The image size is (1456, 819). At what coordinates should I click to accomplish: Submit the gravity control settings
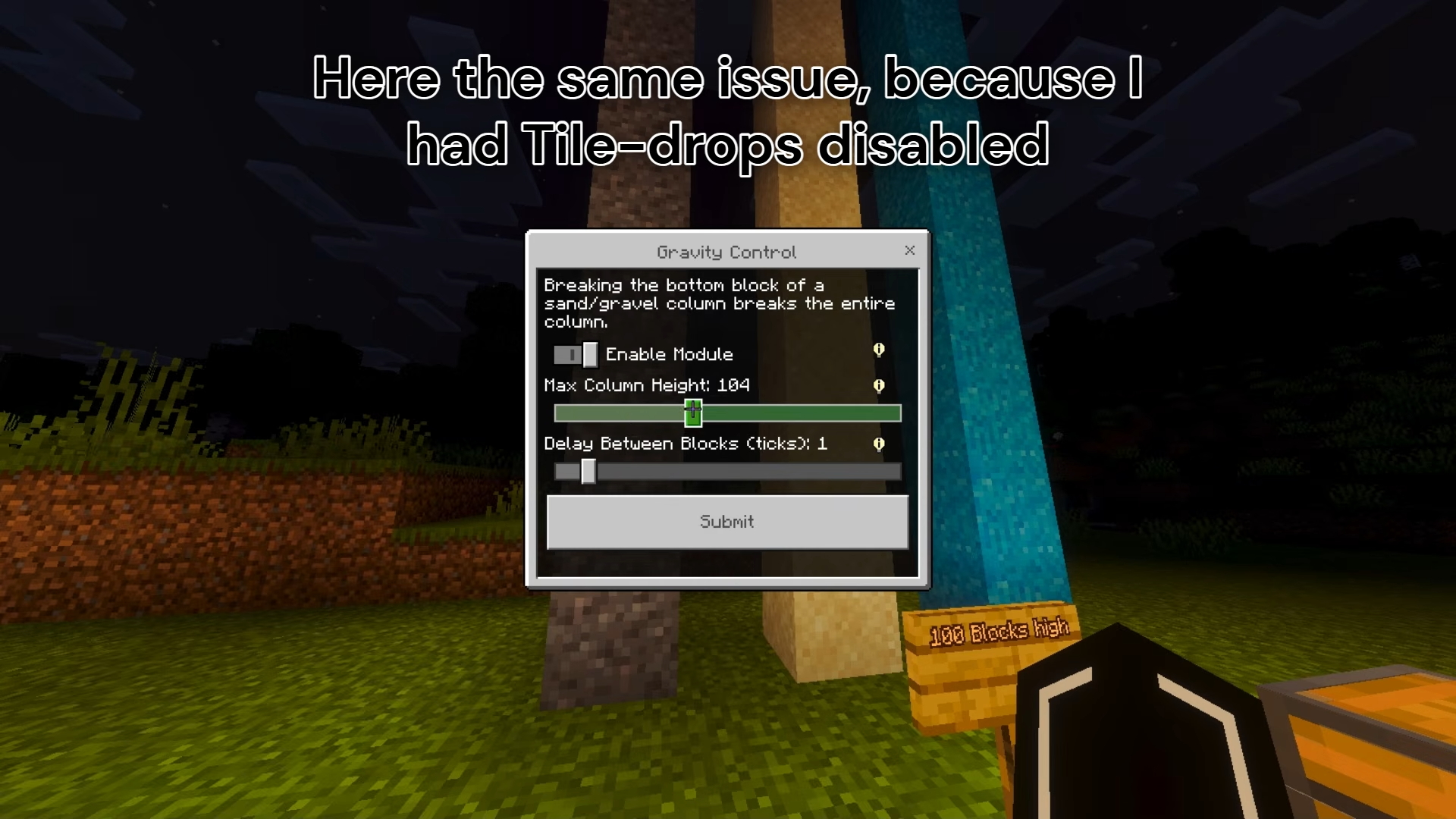726,522
